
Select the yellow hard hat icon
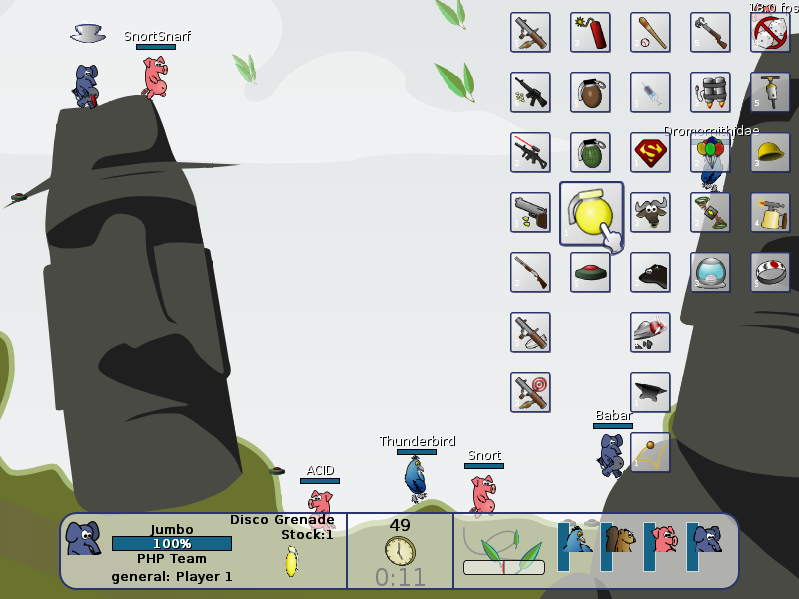coord(770,152)
